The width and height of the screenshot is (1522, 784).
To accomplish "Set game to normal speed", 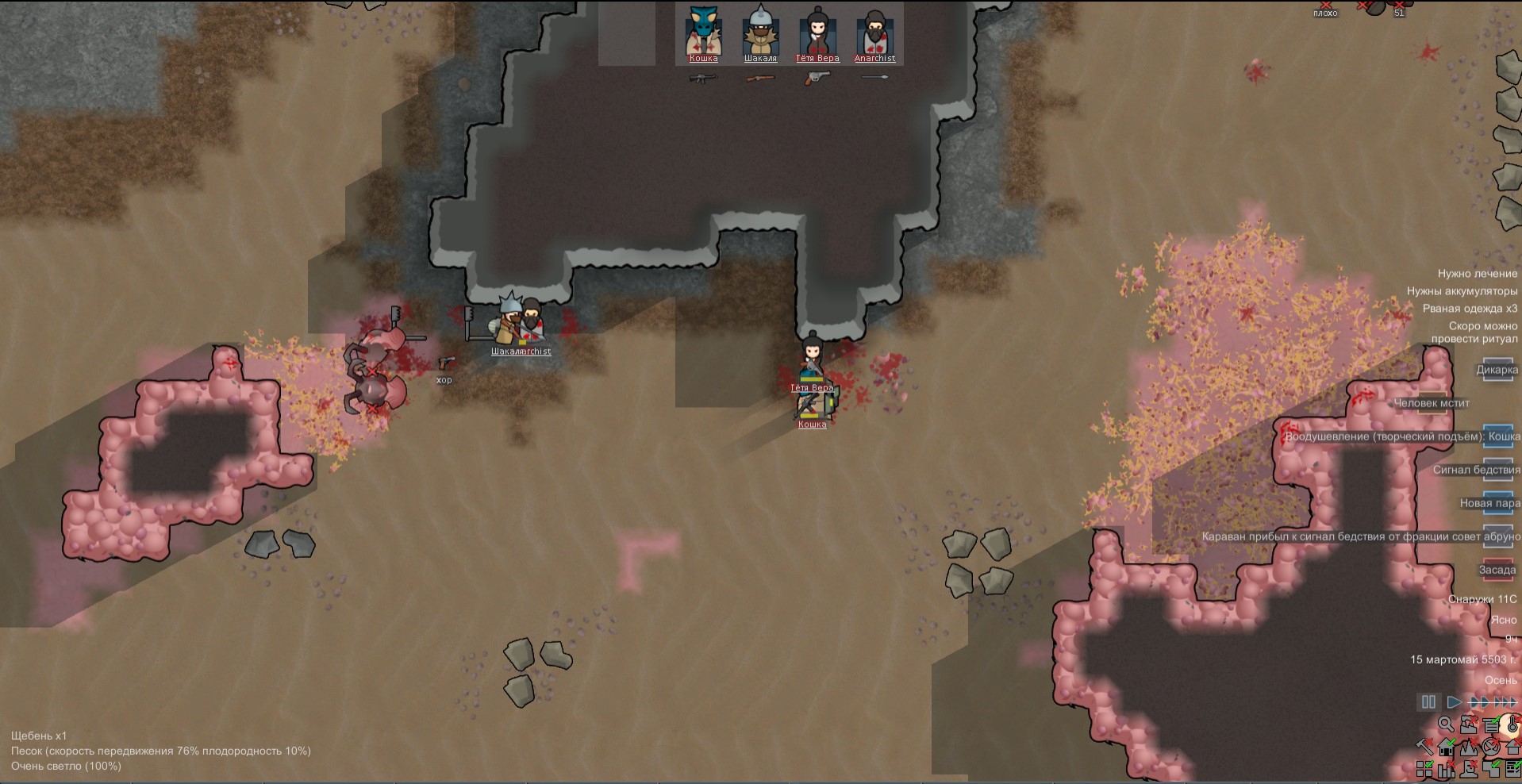I will [x=1454, y=702].
